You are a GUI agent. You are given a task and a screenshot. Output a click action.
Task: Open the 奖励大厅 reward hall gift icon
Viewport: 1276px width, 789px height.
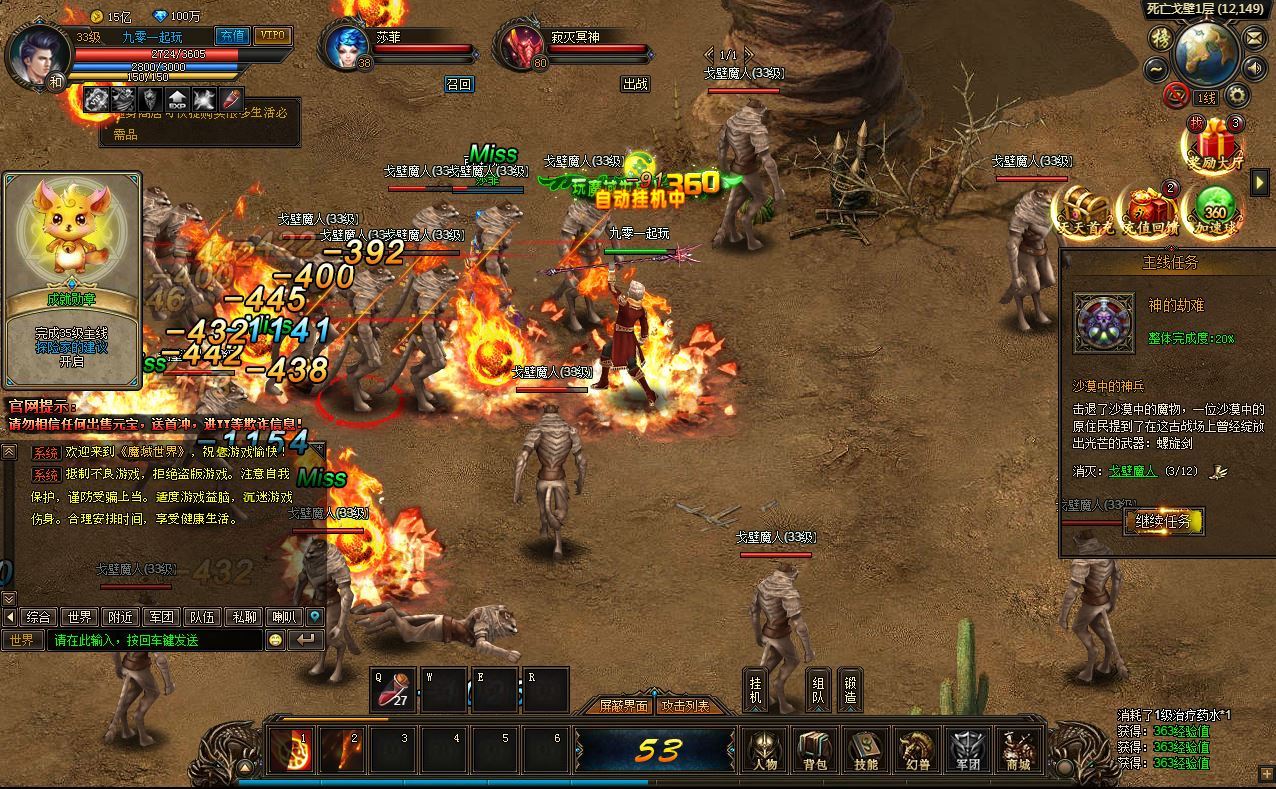1215,143
